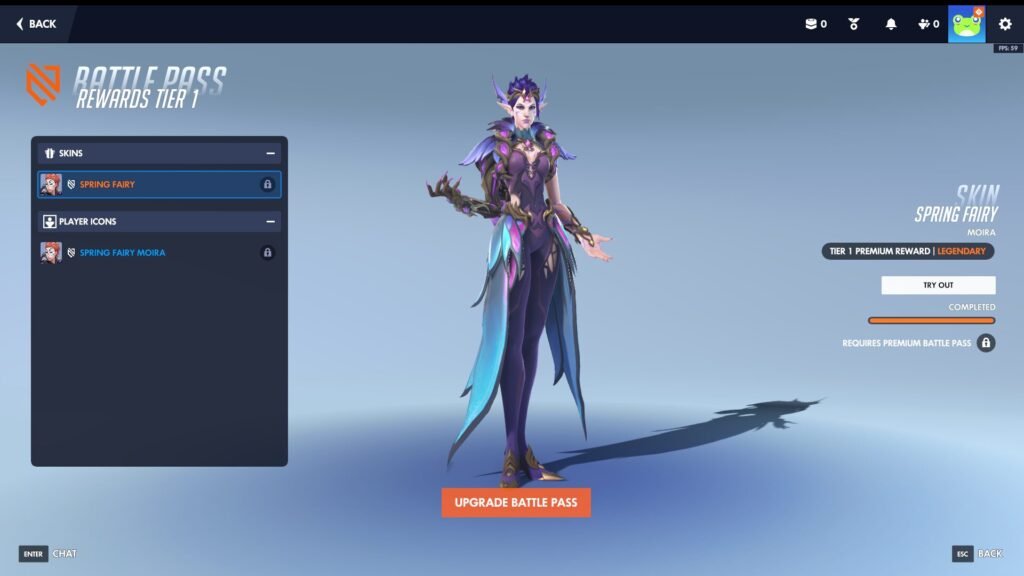Click the Upgrade Battle Pass button

[516, 502]
